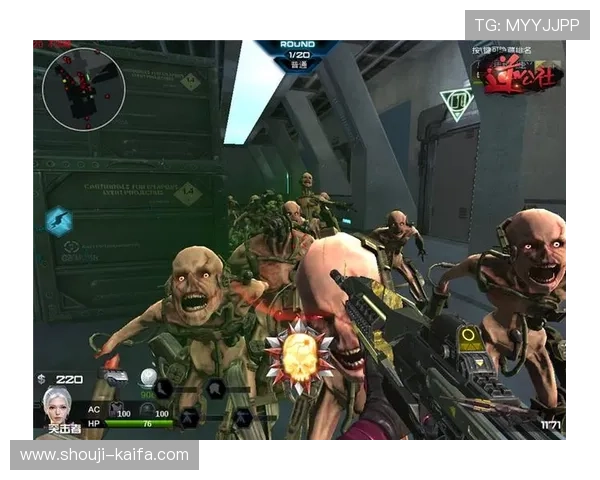Activate the blue hexagon skill icon

tap(58, 220)
